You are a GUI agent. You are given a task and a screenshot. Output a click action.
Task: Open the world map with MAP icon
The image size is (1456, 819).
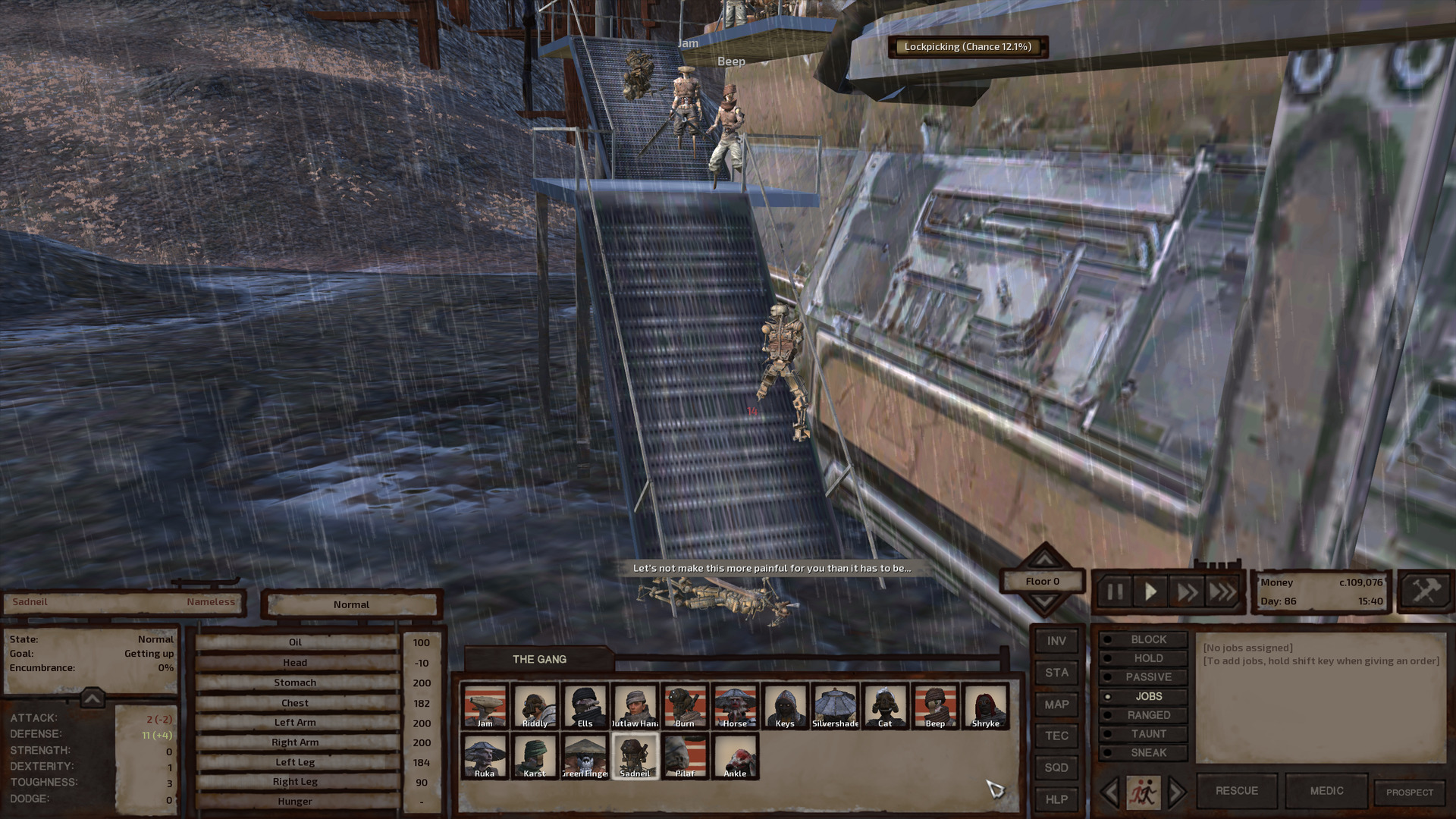tap(1056, 704)
